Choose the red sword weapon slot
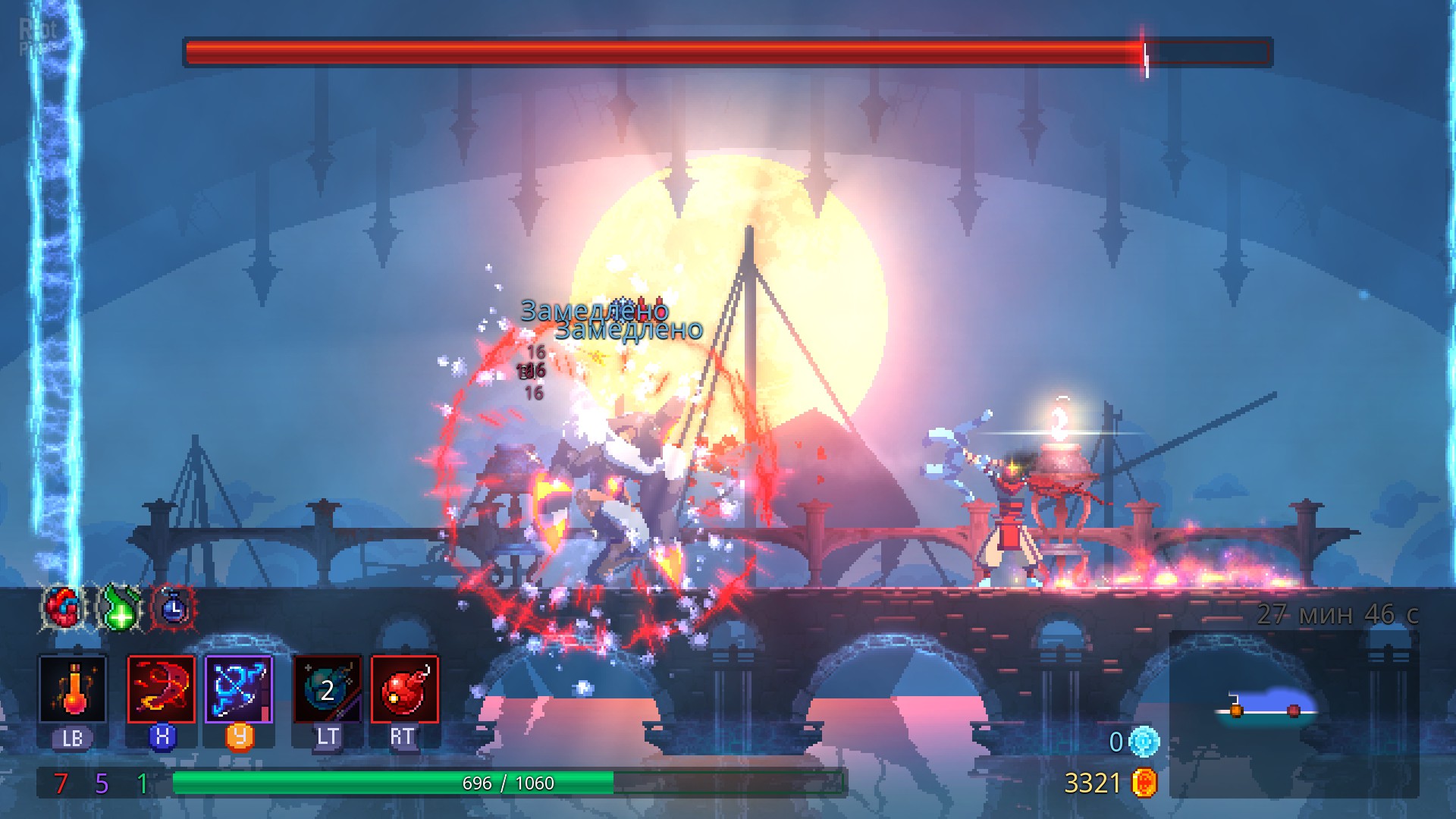This screenshot has width=1456, height=819. (161, 689)
